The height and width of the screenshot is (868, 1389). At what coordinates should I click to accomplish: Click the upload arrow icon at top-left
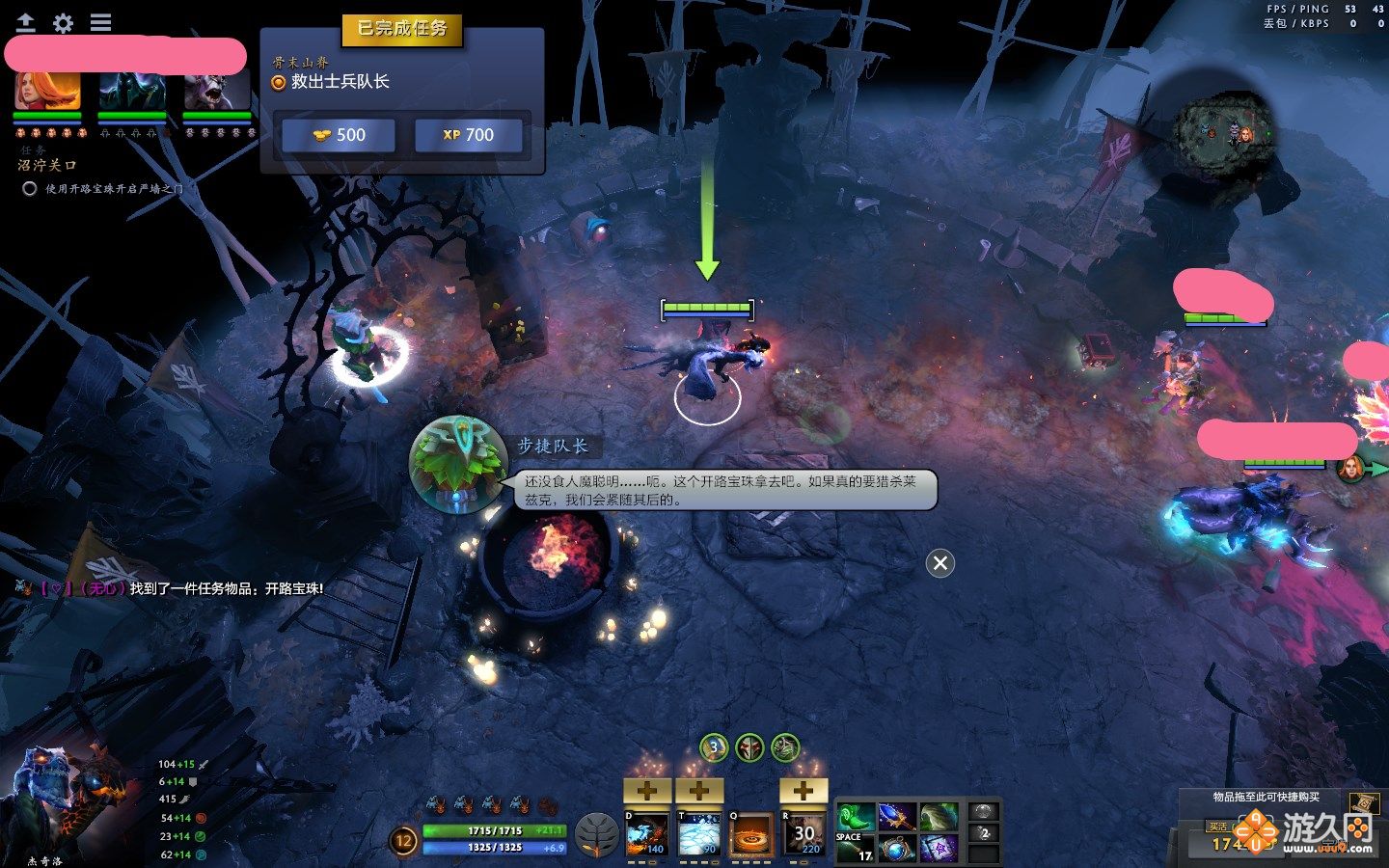click(x=26, y=22)
